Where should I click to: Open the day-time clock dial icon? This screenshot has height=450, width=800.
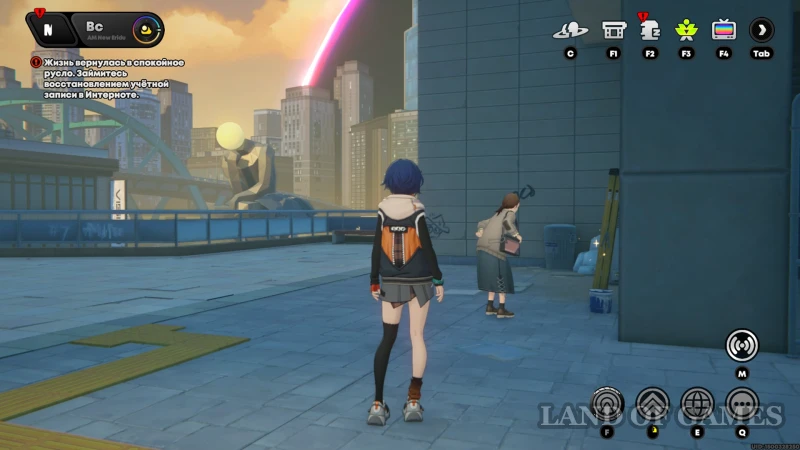click(146, 29)
